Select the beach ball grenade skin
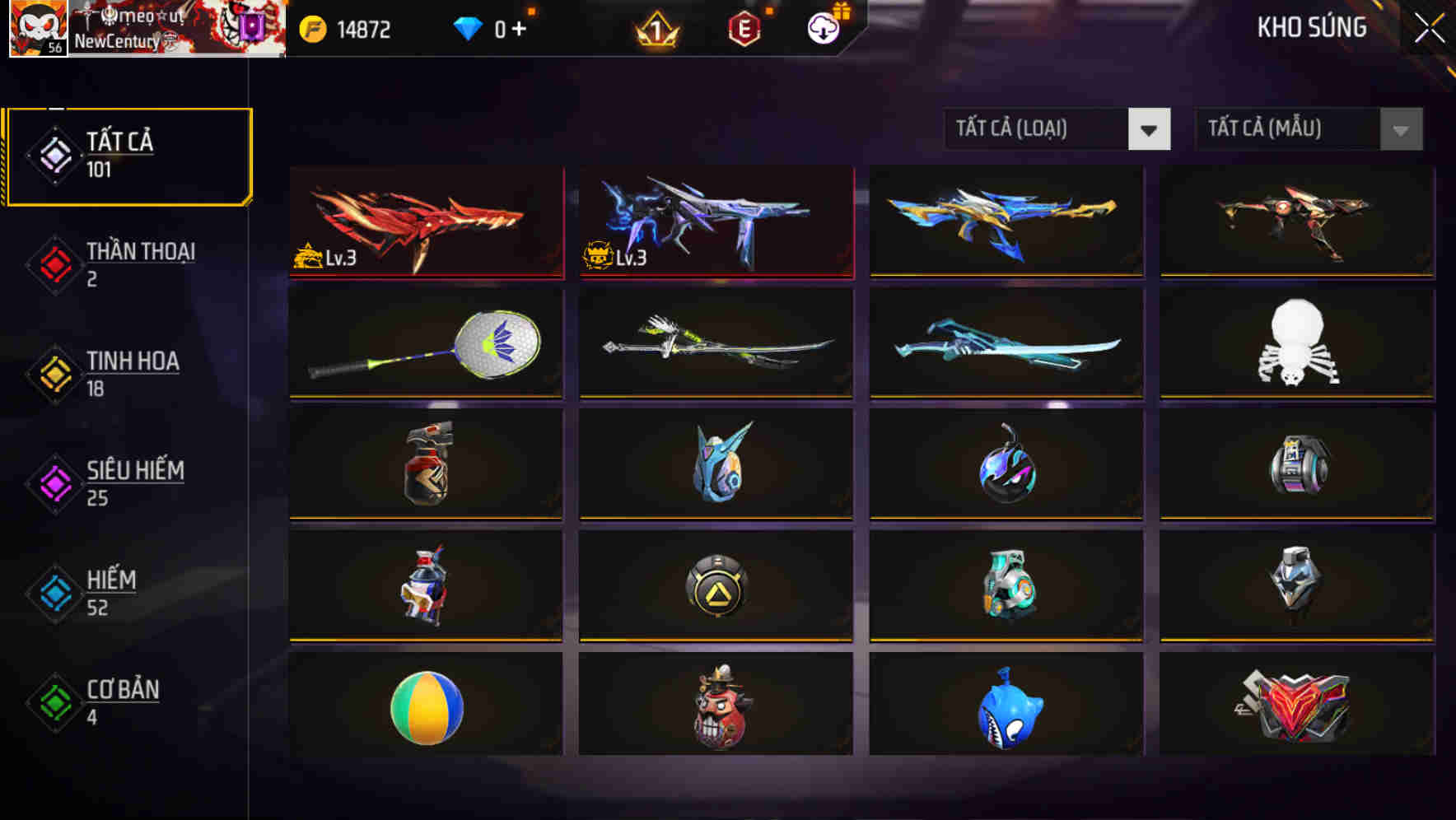1456x820 pixels. click(x=426, y=708)
